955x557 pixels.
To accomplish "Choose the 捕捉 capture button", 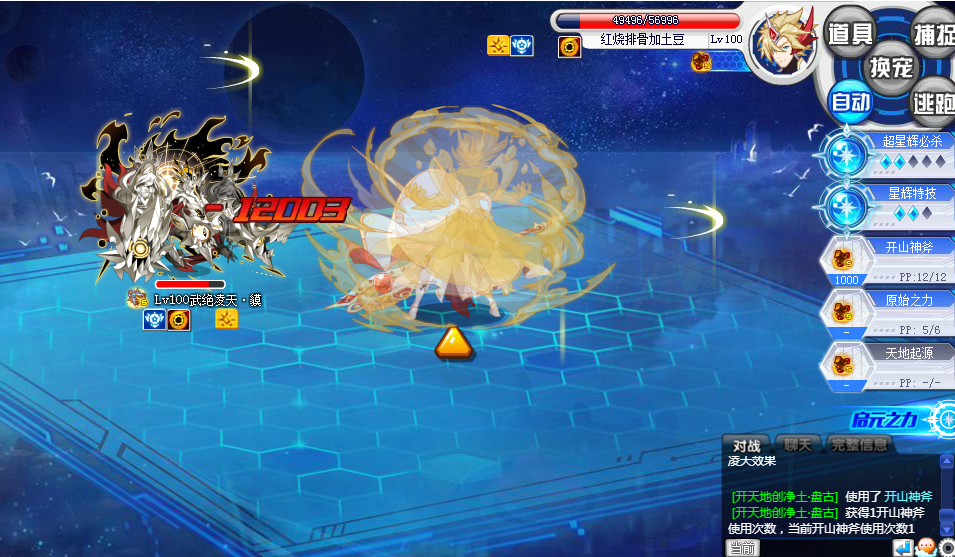I will click(x=933, y=33).
